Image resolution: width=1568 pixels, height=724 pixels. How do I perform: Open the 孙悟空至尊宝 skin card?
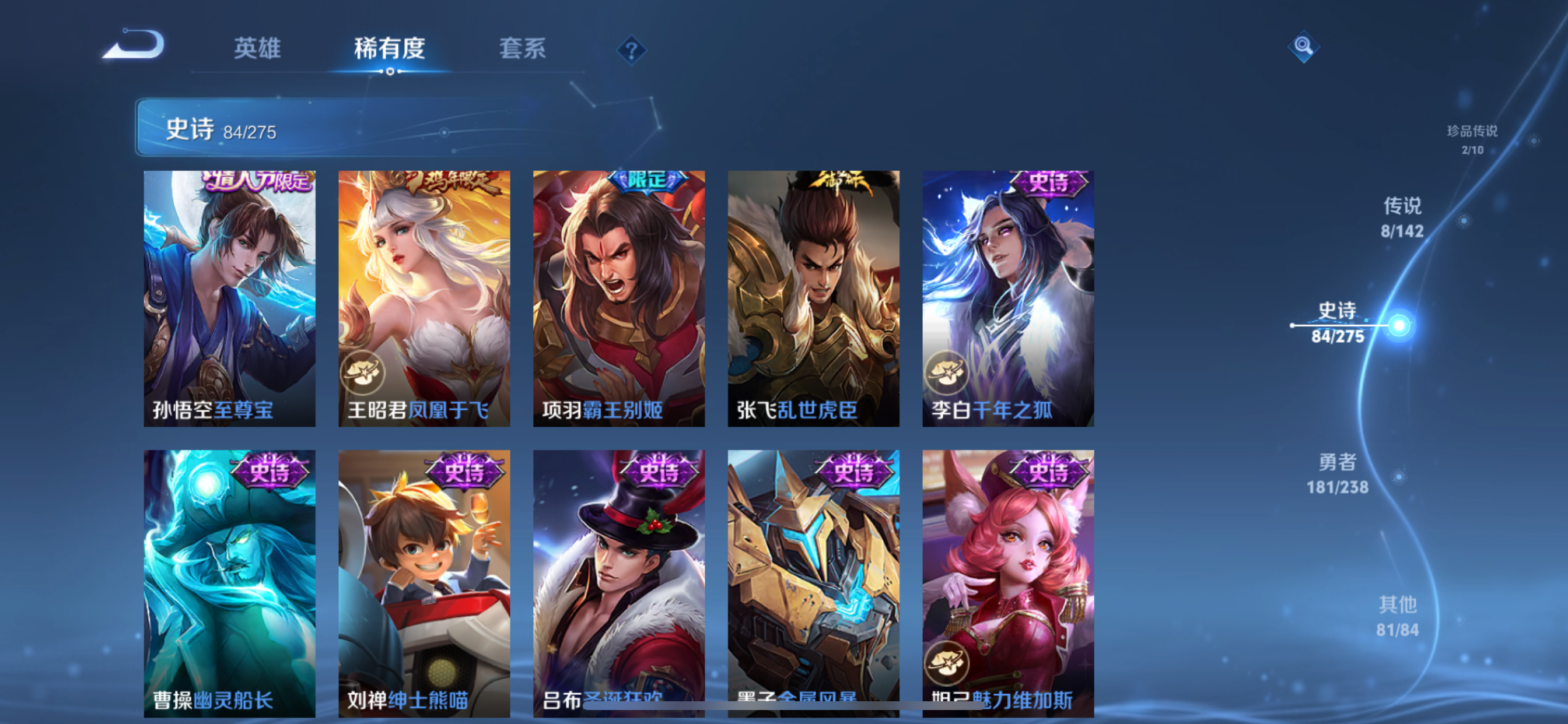pyautogui.click(x=229, y=298)
